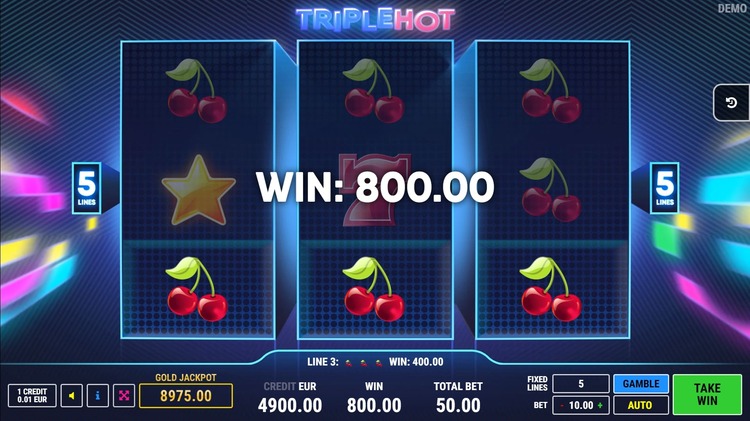The width and height of the screenshot is (750, 421).
Task: Open the info paytable button
Action: click(x=98, y=396)
